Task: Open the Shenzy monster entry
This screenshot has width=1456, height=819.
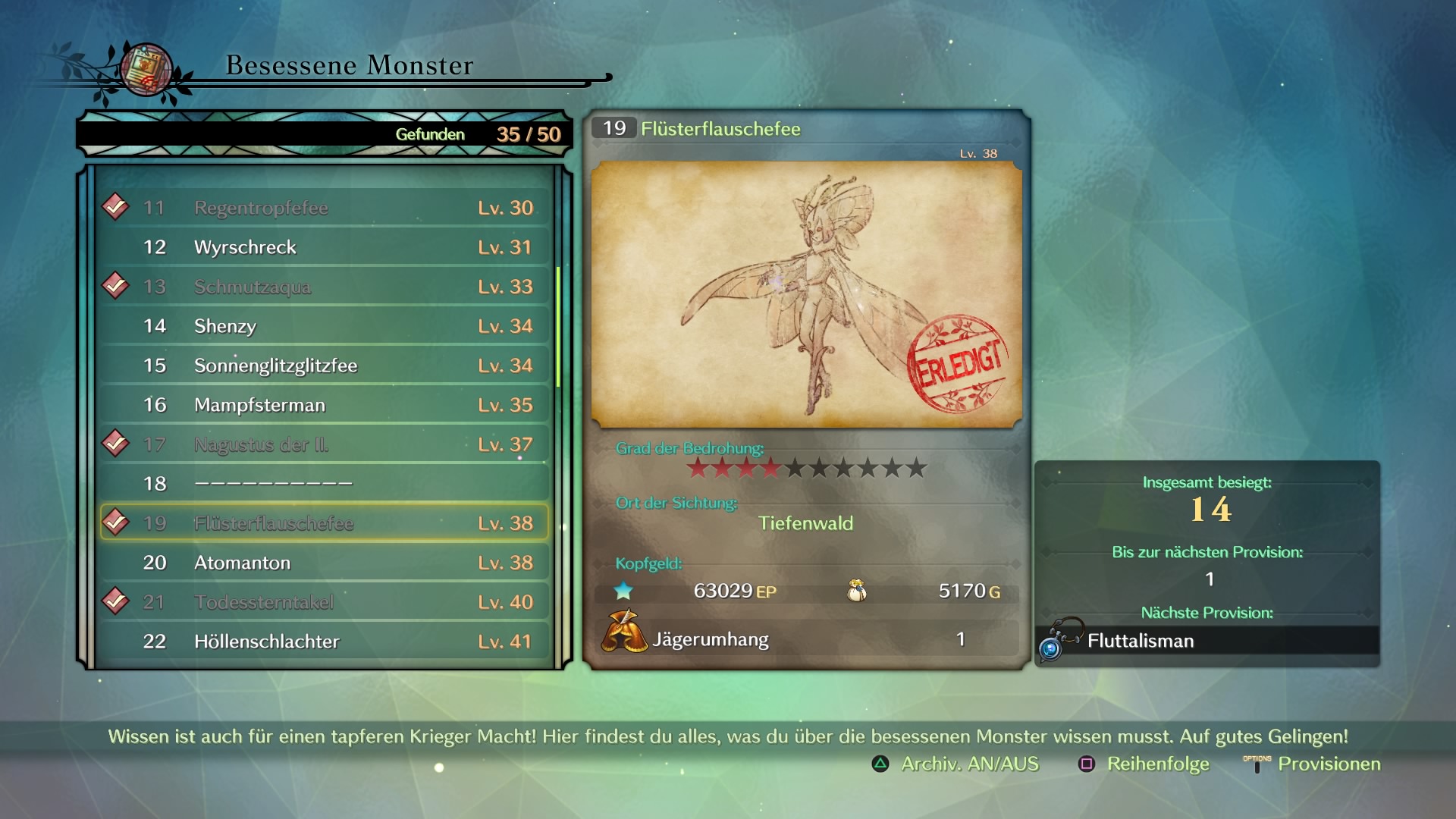Action: point(325,326)
